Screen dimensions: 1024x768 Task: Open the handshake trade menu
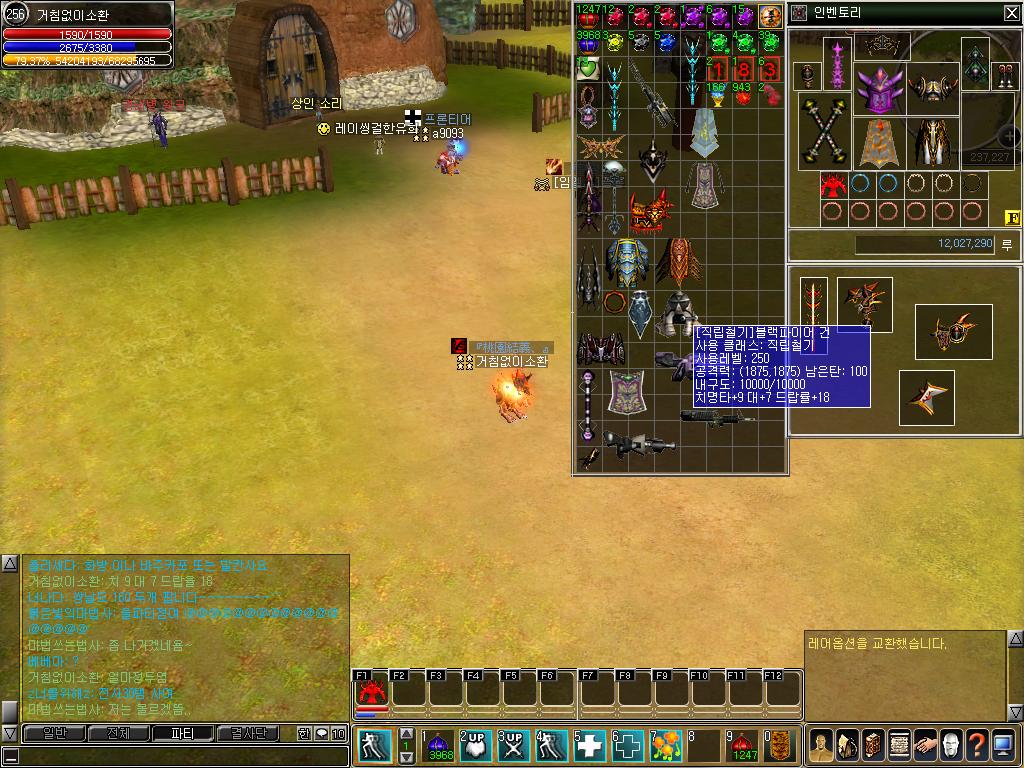(924, 745)
